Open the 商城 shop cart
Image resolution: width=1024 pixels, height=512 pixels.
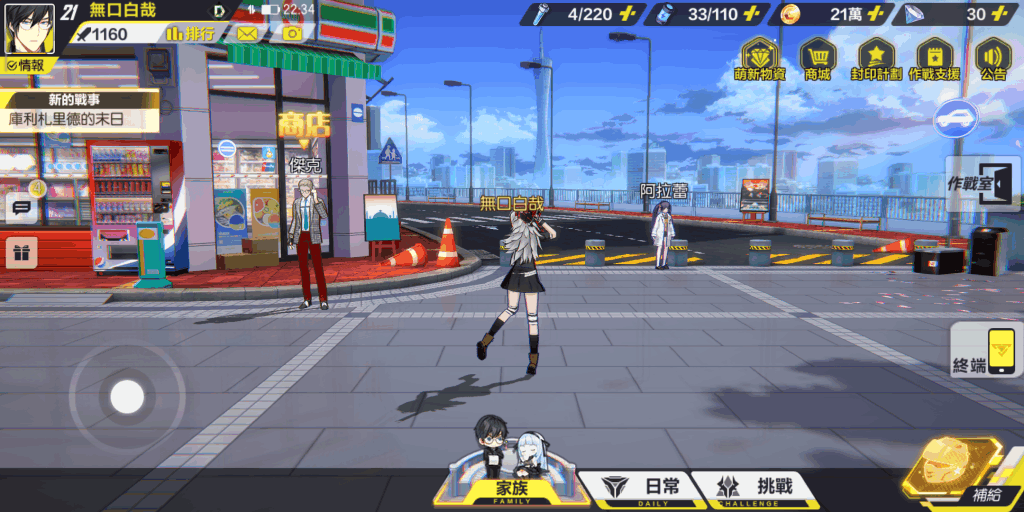pyautogui.click(x=817, y=61)
